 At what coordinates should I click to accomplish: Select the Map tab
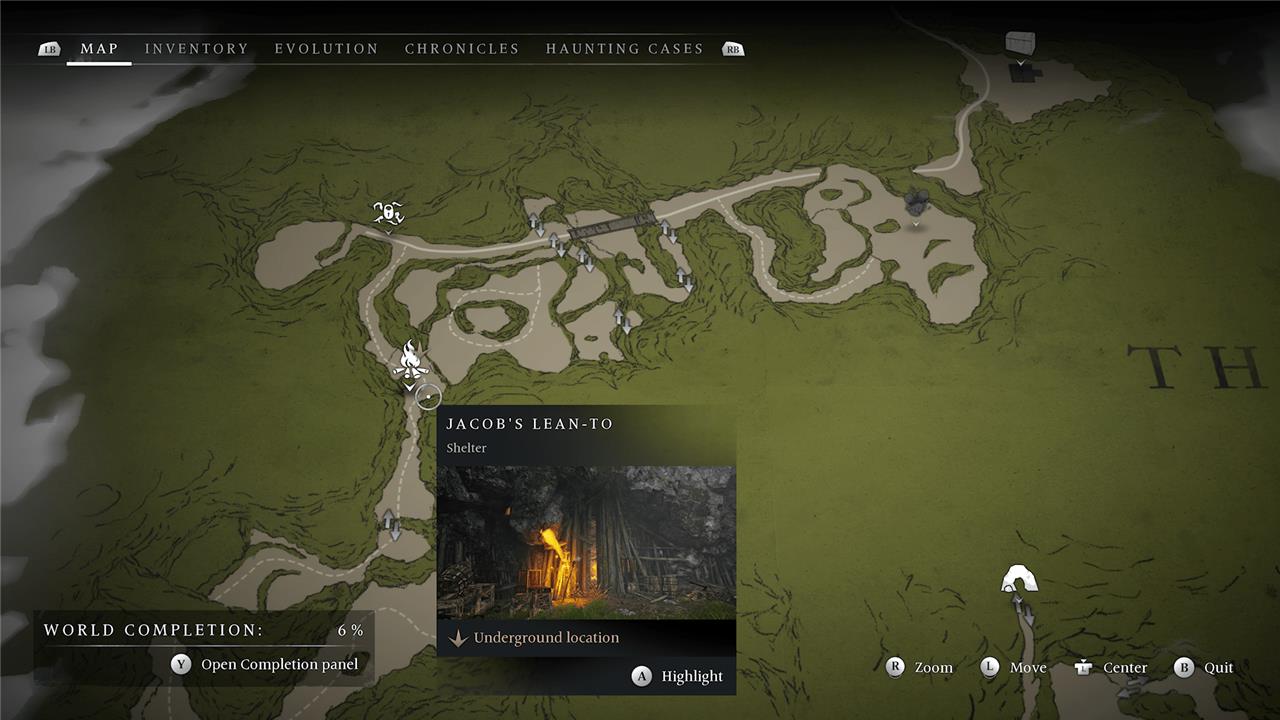99,49
